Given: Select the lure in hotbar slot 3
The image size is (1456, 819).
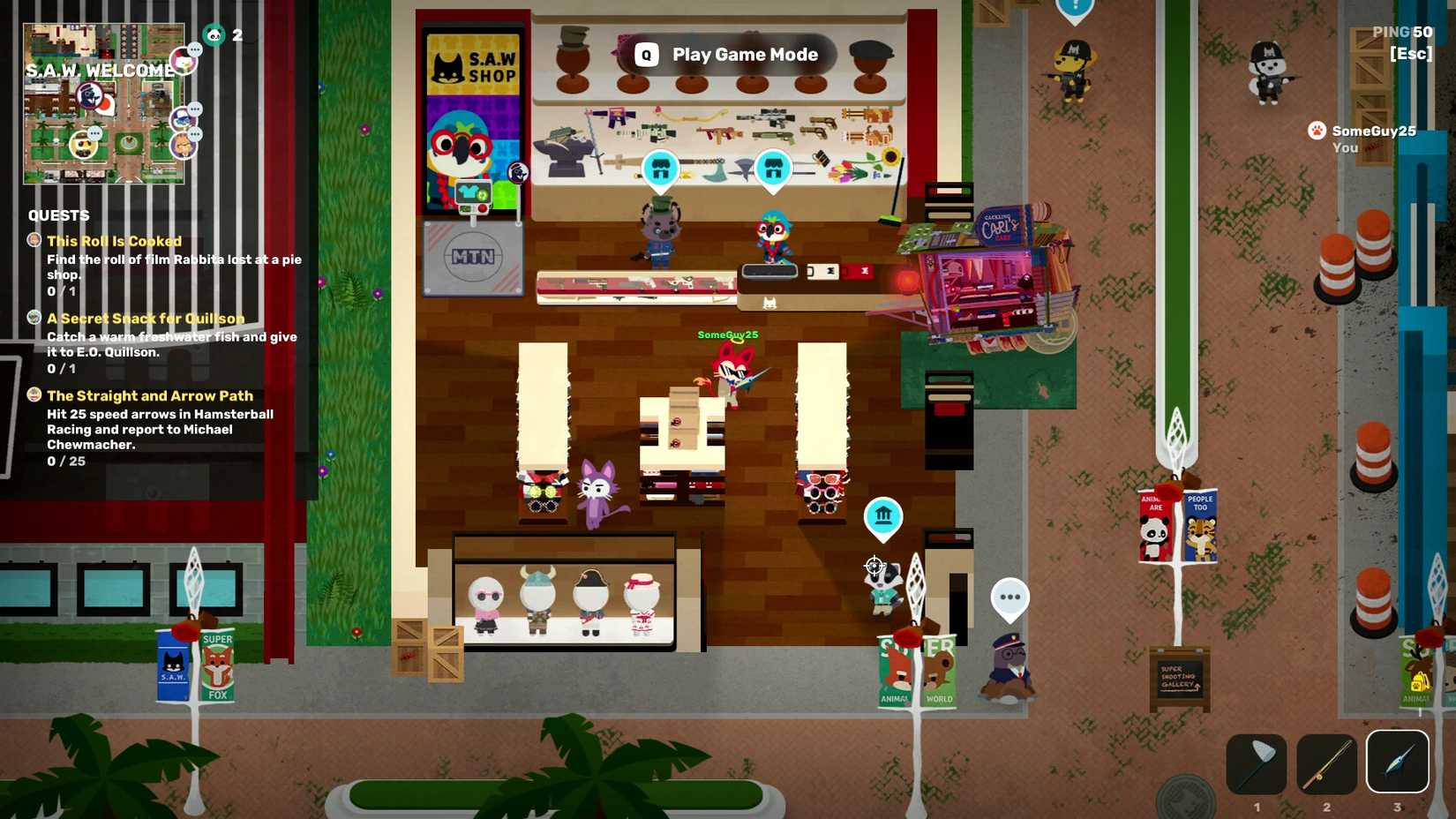Looking at the screenshot, I should [x=1397, y=763].
